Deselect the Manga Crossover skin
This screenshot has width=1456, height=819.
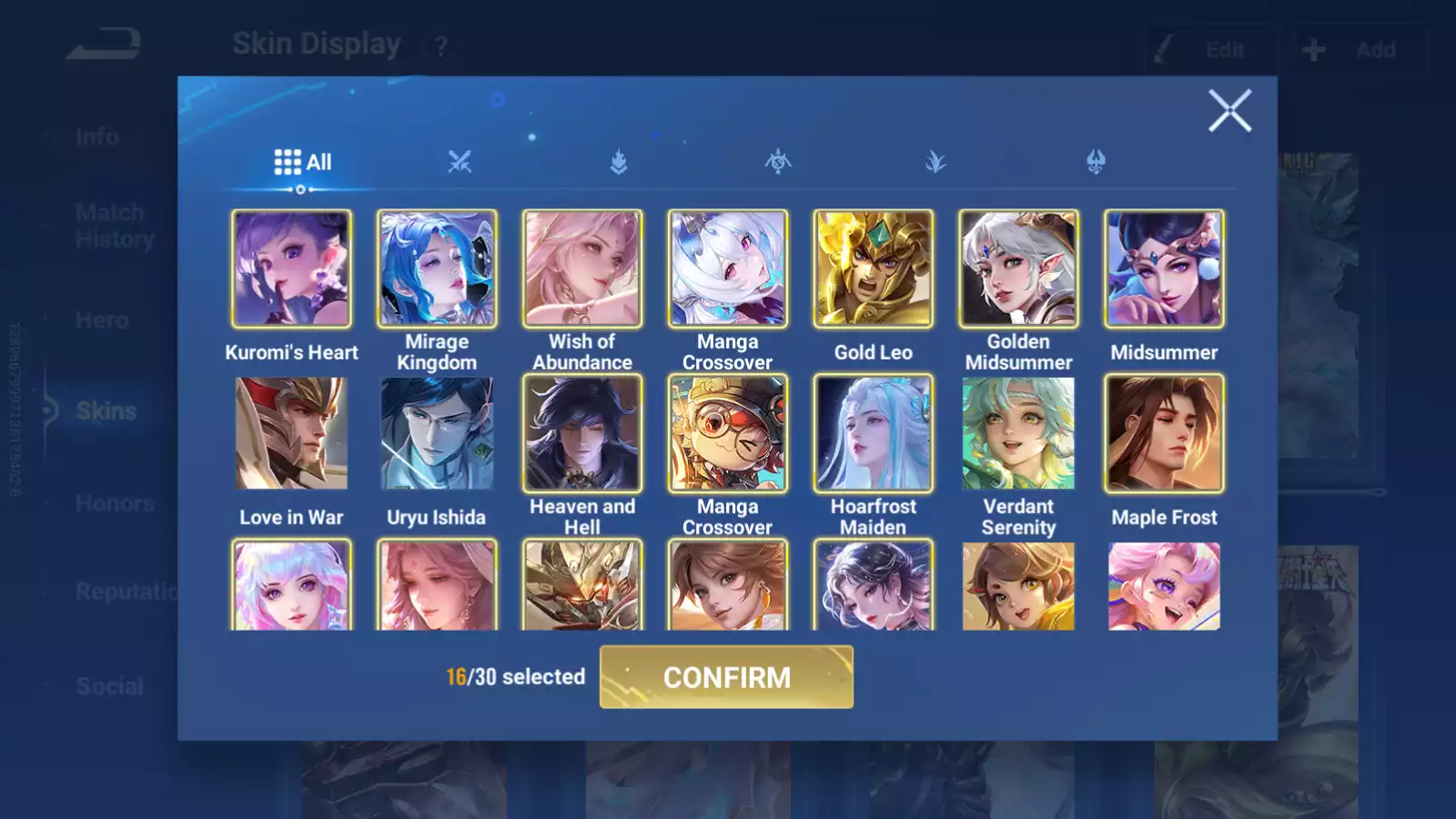[728, 269]
